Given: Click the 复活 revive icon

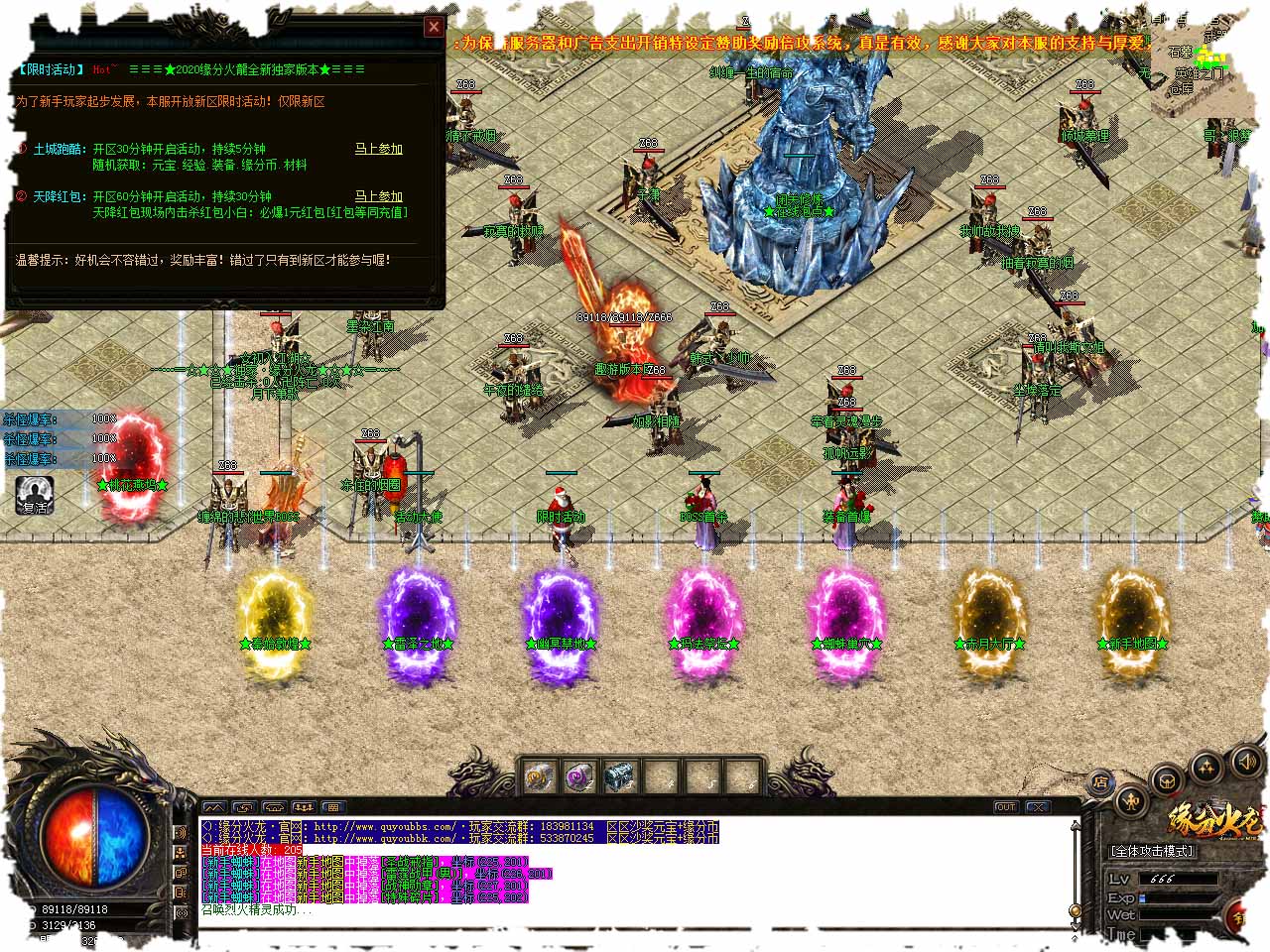Looking at the screenshot, I should (36, 494).
